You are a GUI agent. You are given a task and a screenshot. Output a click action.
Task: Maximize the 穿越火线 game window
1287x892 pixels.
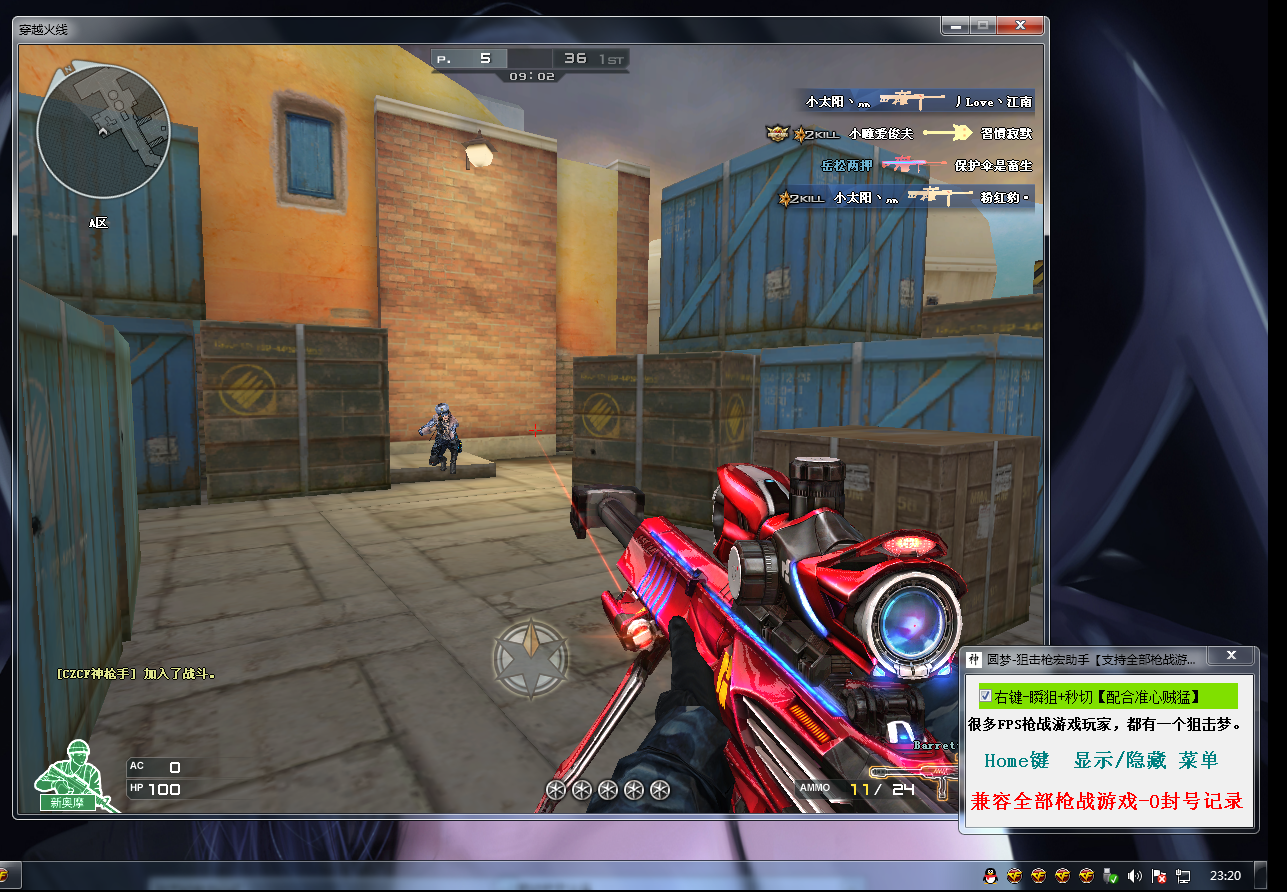coord(982,25)
